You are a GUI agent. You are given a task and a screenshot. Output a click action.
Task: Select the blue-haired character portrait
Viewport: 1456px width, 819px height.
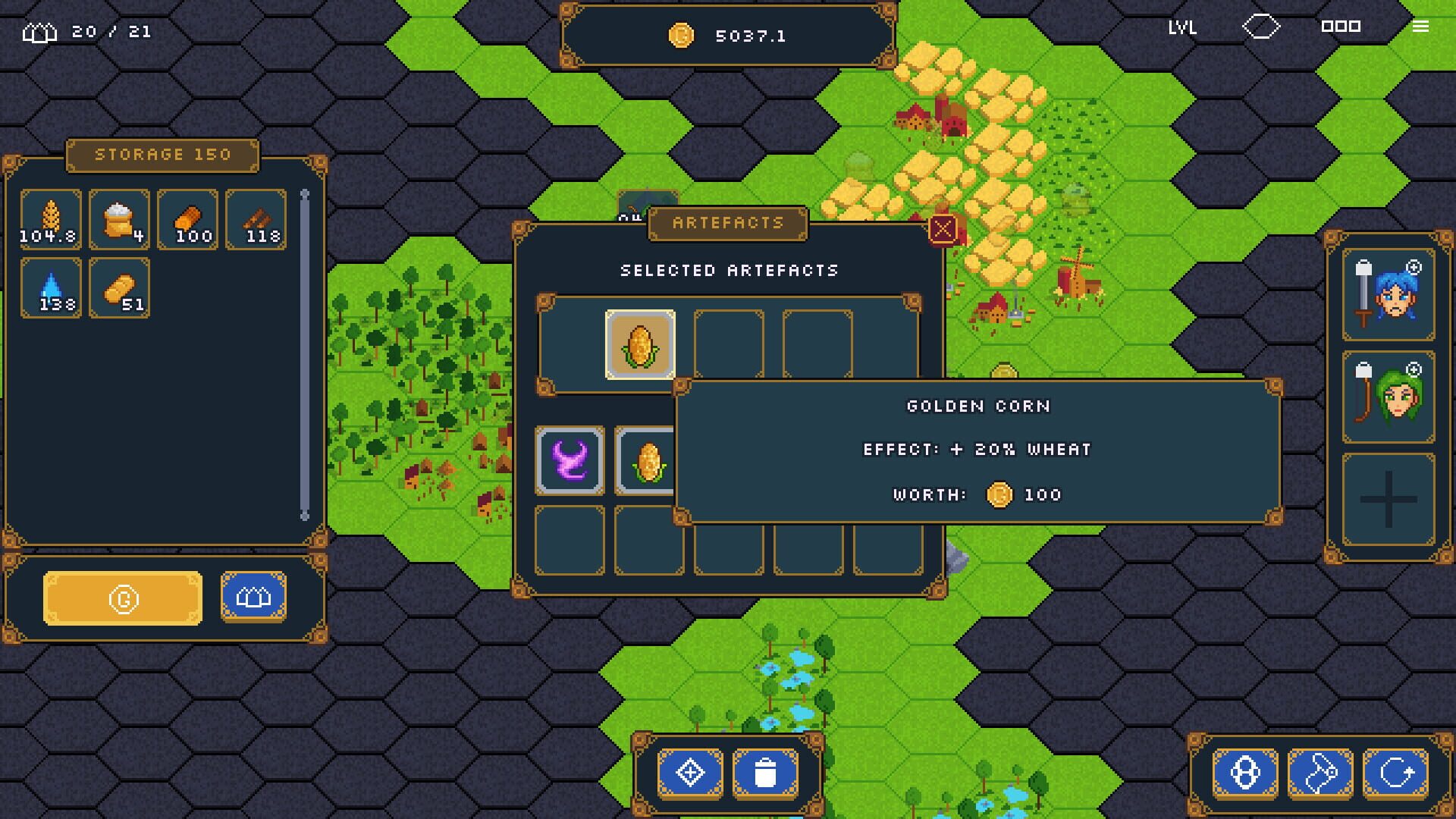(1386, 296)
